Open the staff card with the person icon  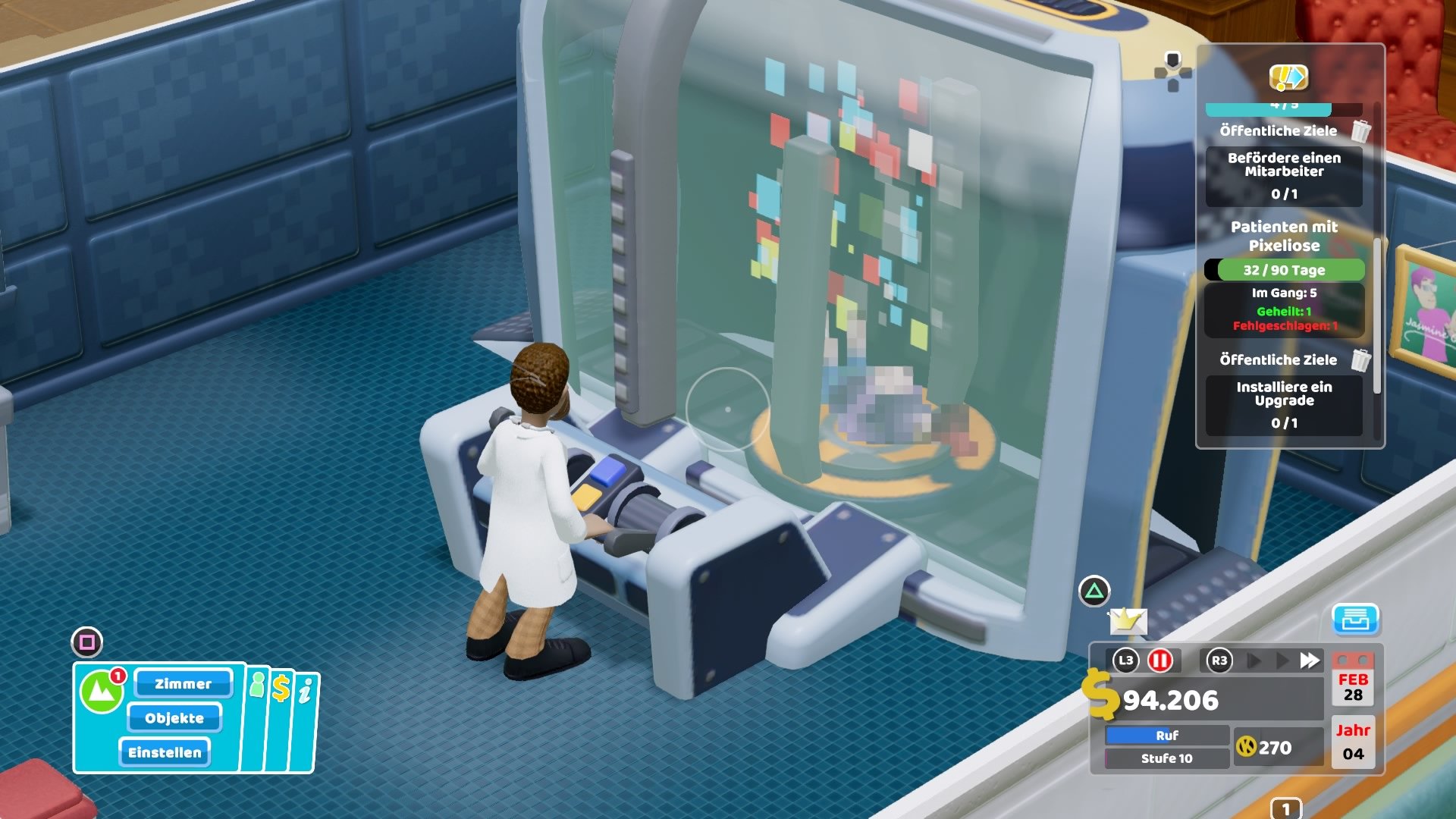click(x=258, y=686)
